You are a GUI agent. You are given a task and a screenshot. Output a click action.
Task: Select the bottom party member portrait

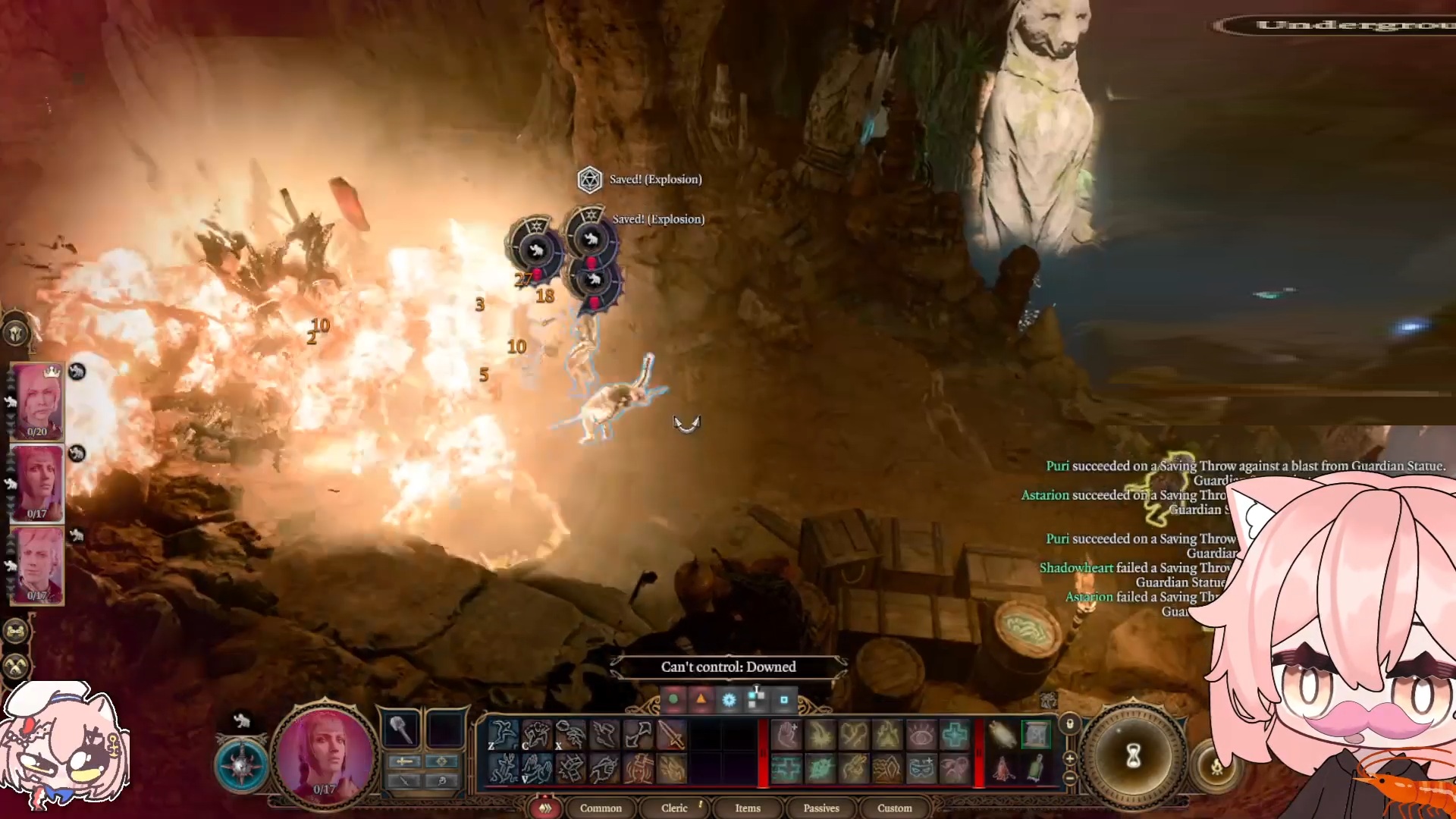[x=37, y=565]
